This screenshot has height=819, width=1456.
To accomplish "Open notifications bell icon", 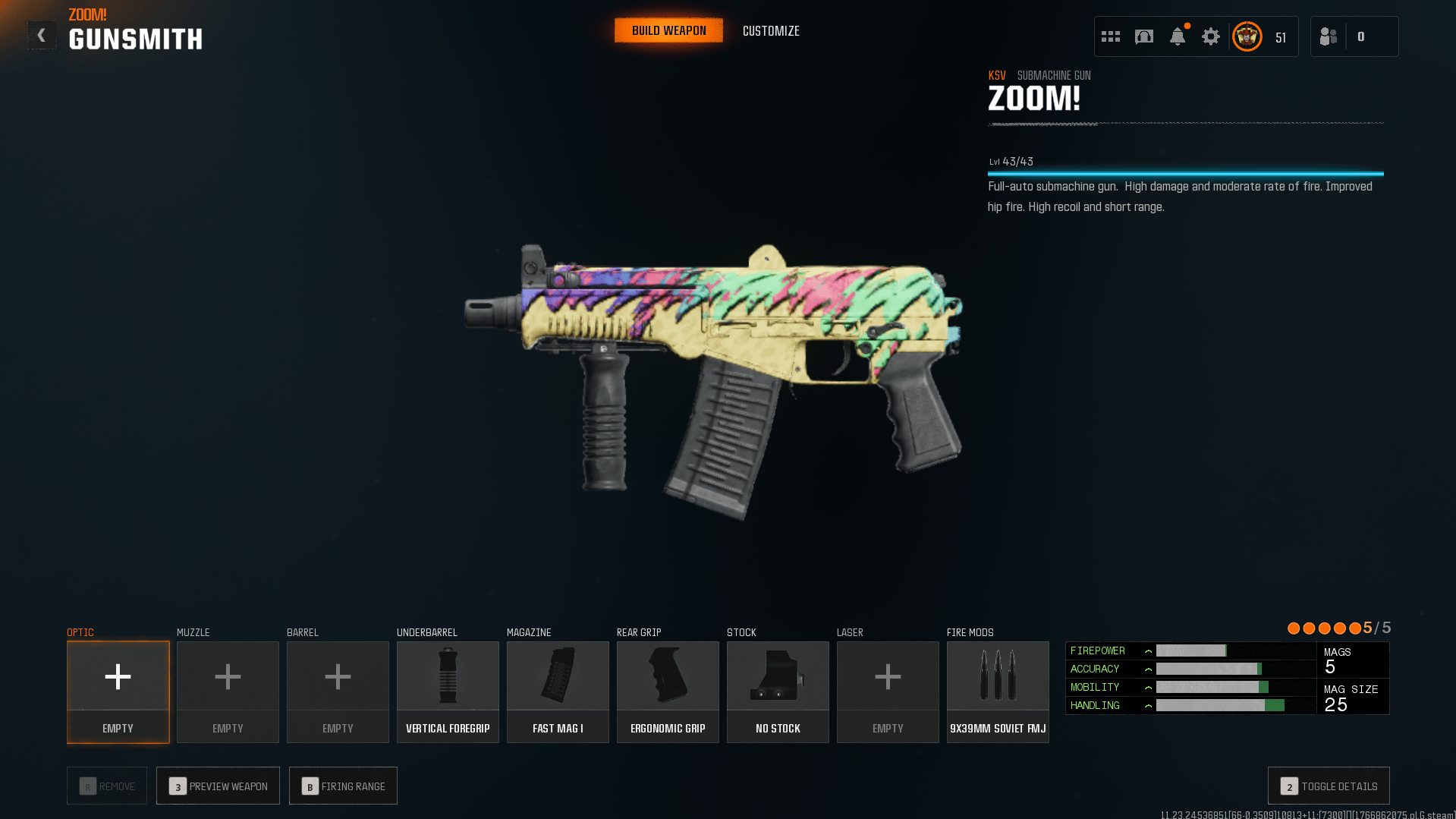I will pos(1178,36).
